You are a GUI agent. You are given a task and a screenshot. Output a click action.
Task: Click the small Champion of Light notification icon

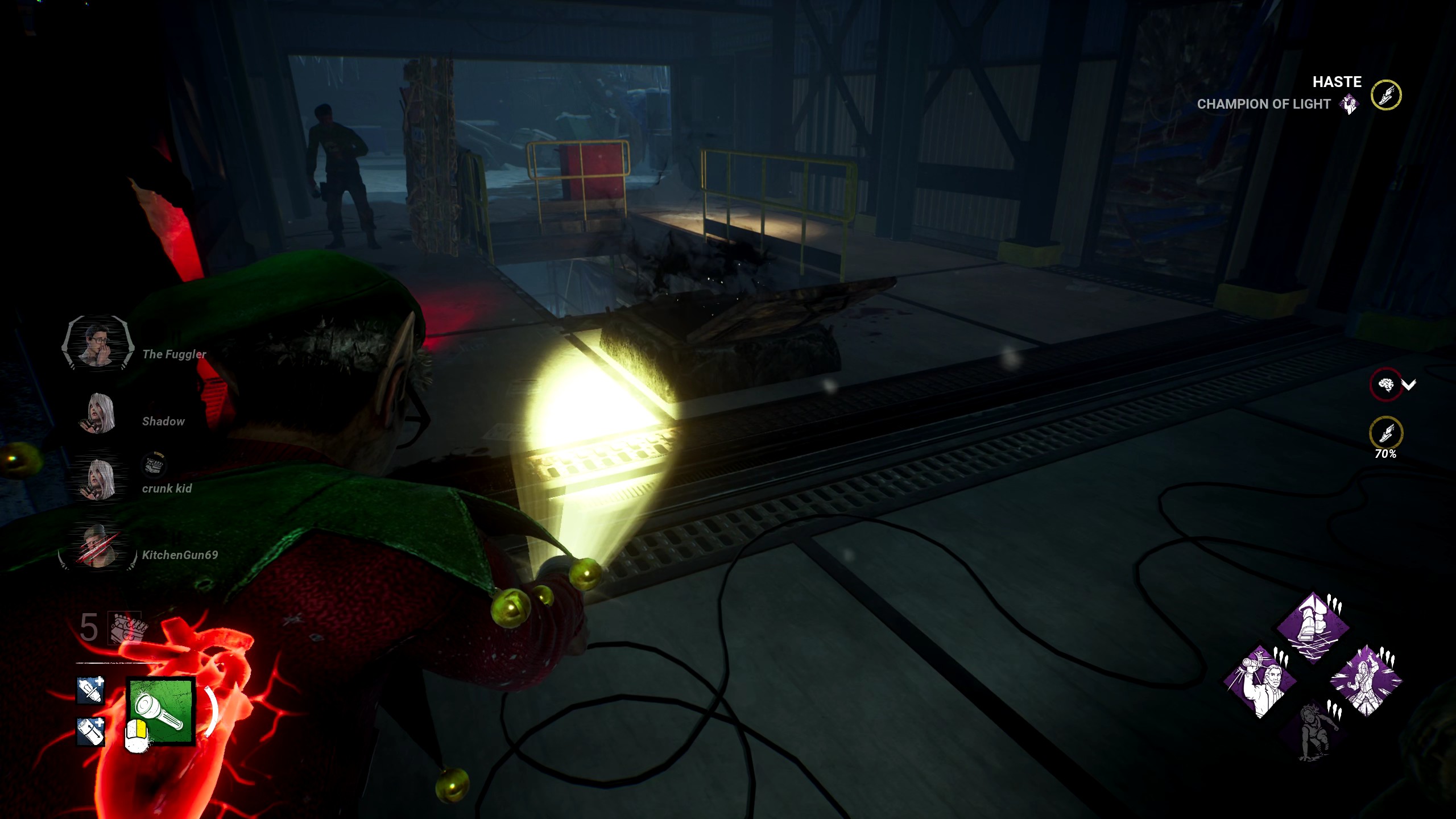click(x=1349, y=105)
